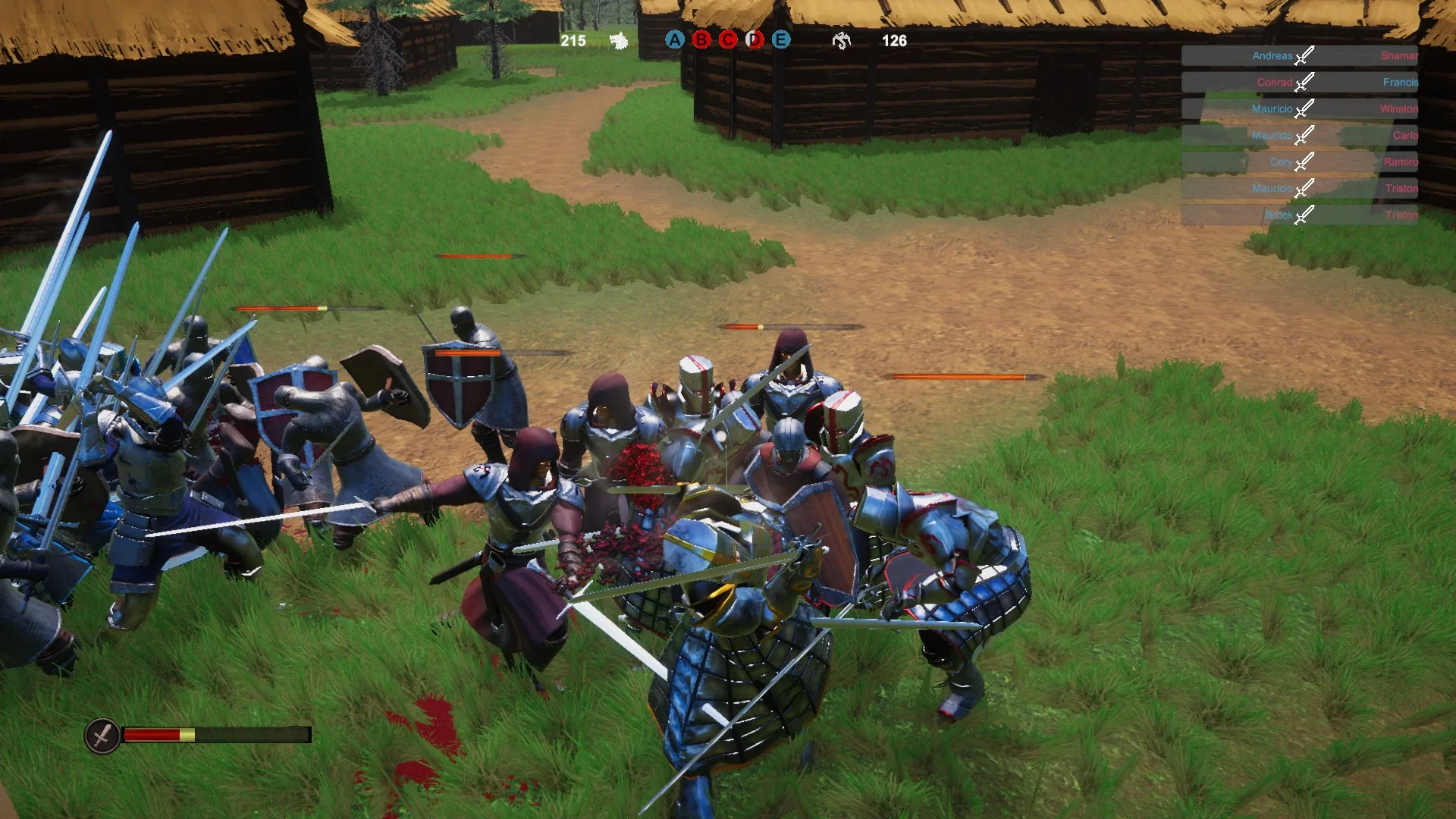Click the sword icon between Conrad and Francis
The width and height of the screenshot is (1456, 819).
click(x=1304, y=81)
